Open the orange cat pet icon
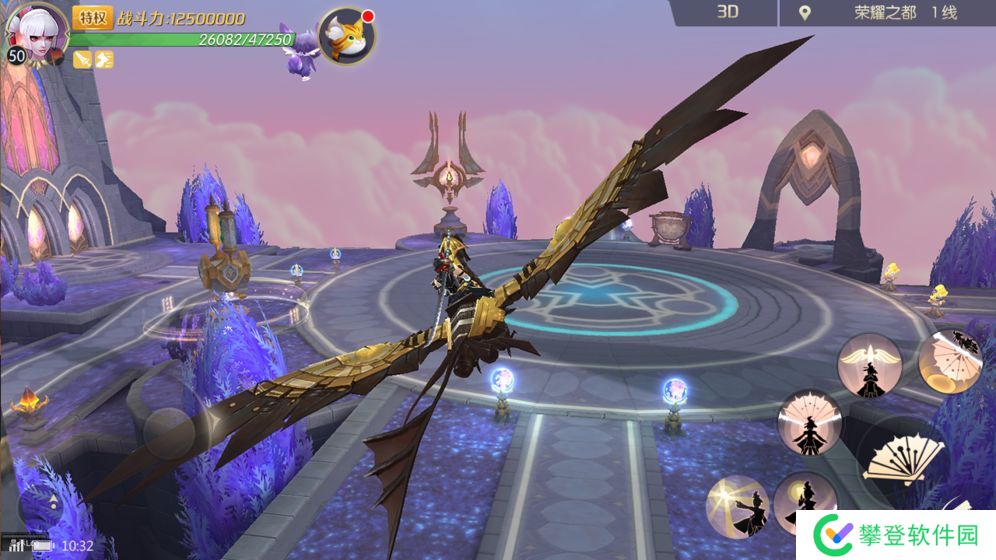This screenshot has width=996, height=560. [347, 36]
